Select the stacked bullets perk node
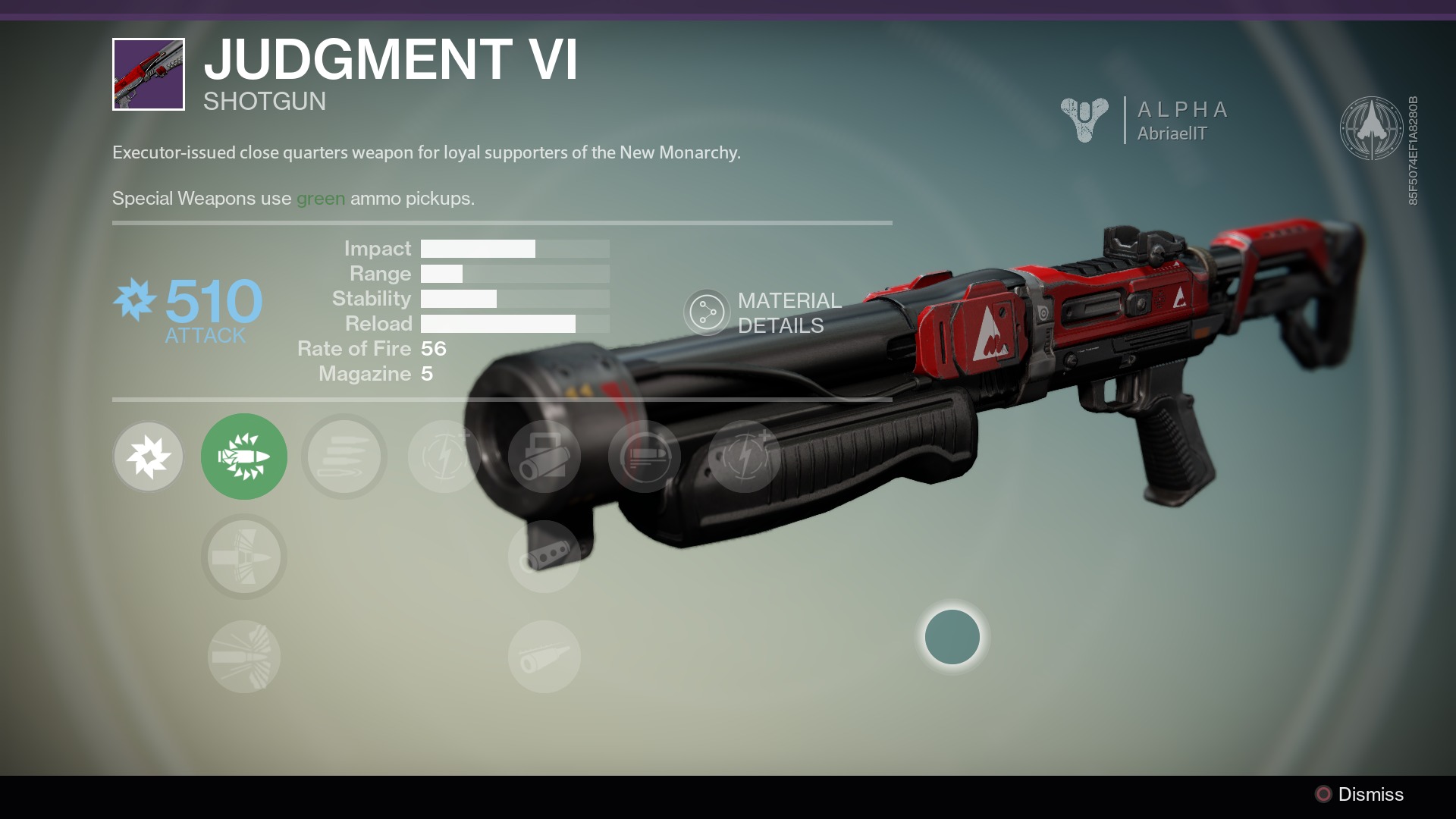 pos(344,457)
